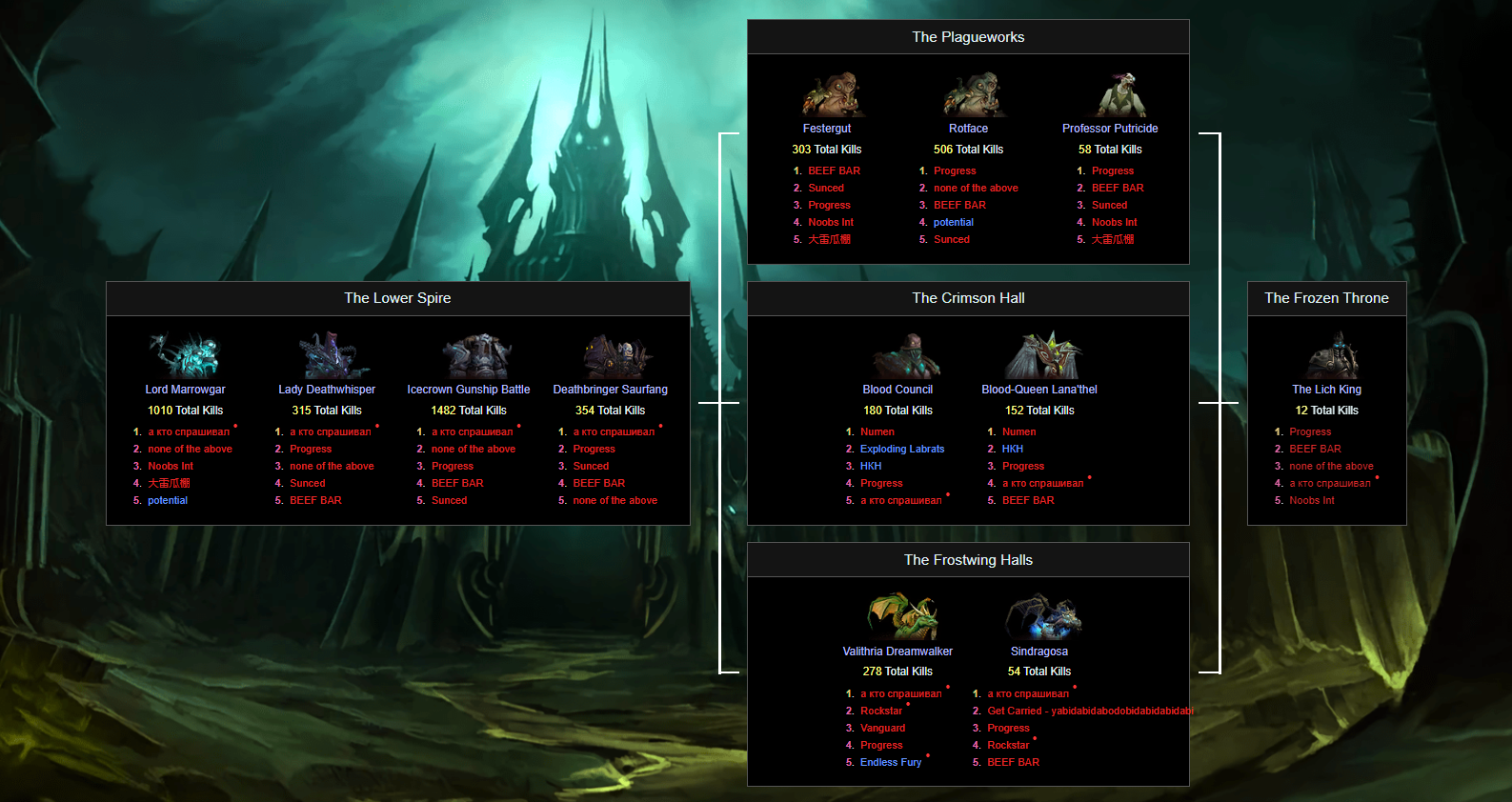Open the Exploding Labrats guild link
Viewport: 1512px width, 802px height.
902,450
